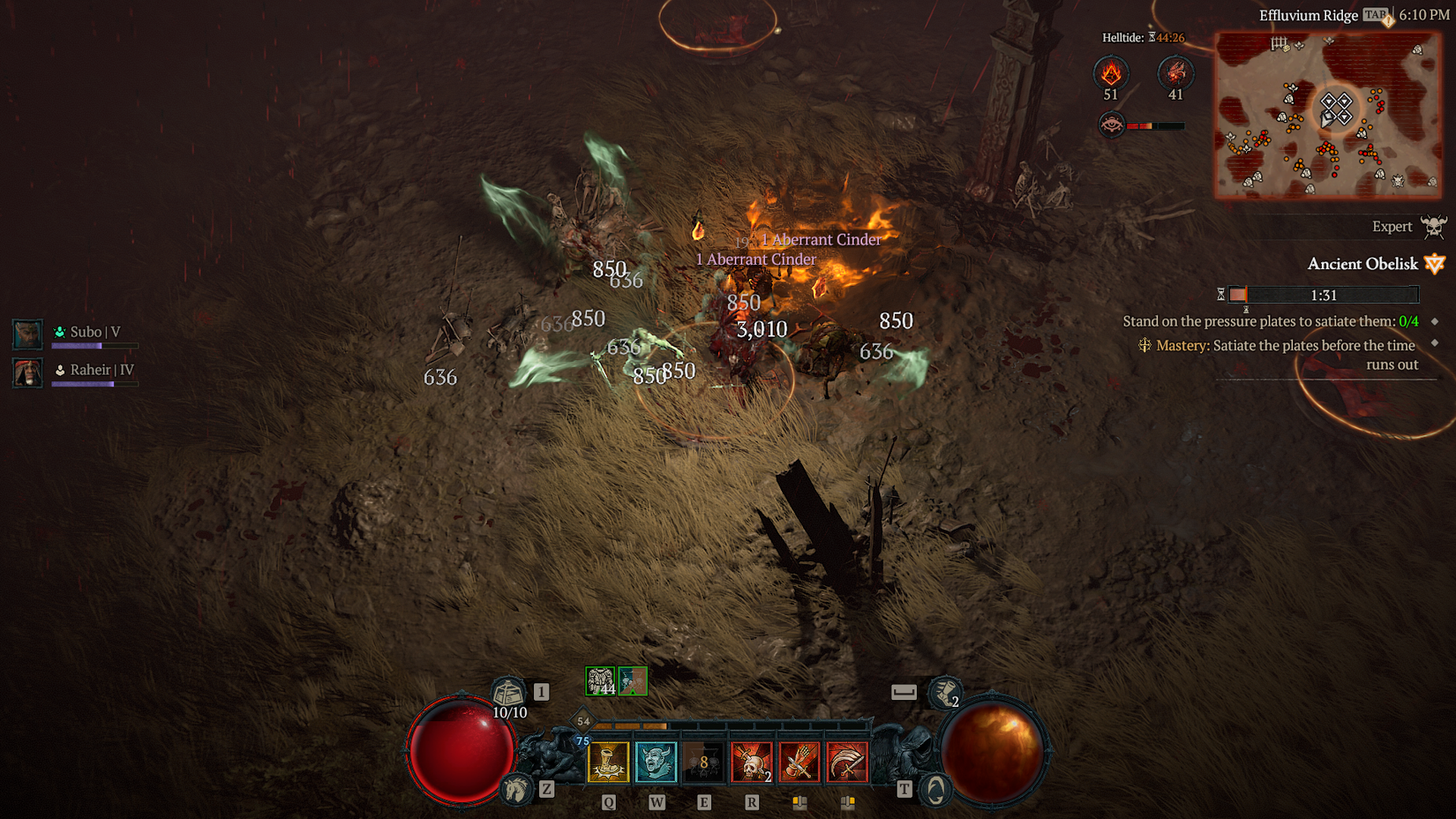Select party member Subo's portrait
The width and height of the screenshot is (1456, 819).
[26, 334]
